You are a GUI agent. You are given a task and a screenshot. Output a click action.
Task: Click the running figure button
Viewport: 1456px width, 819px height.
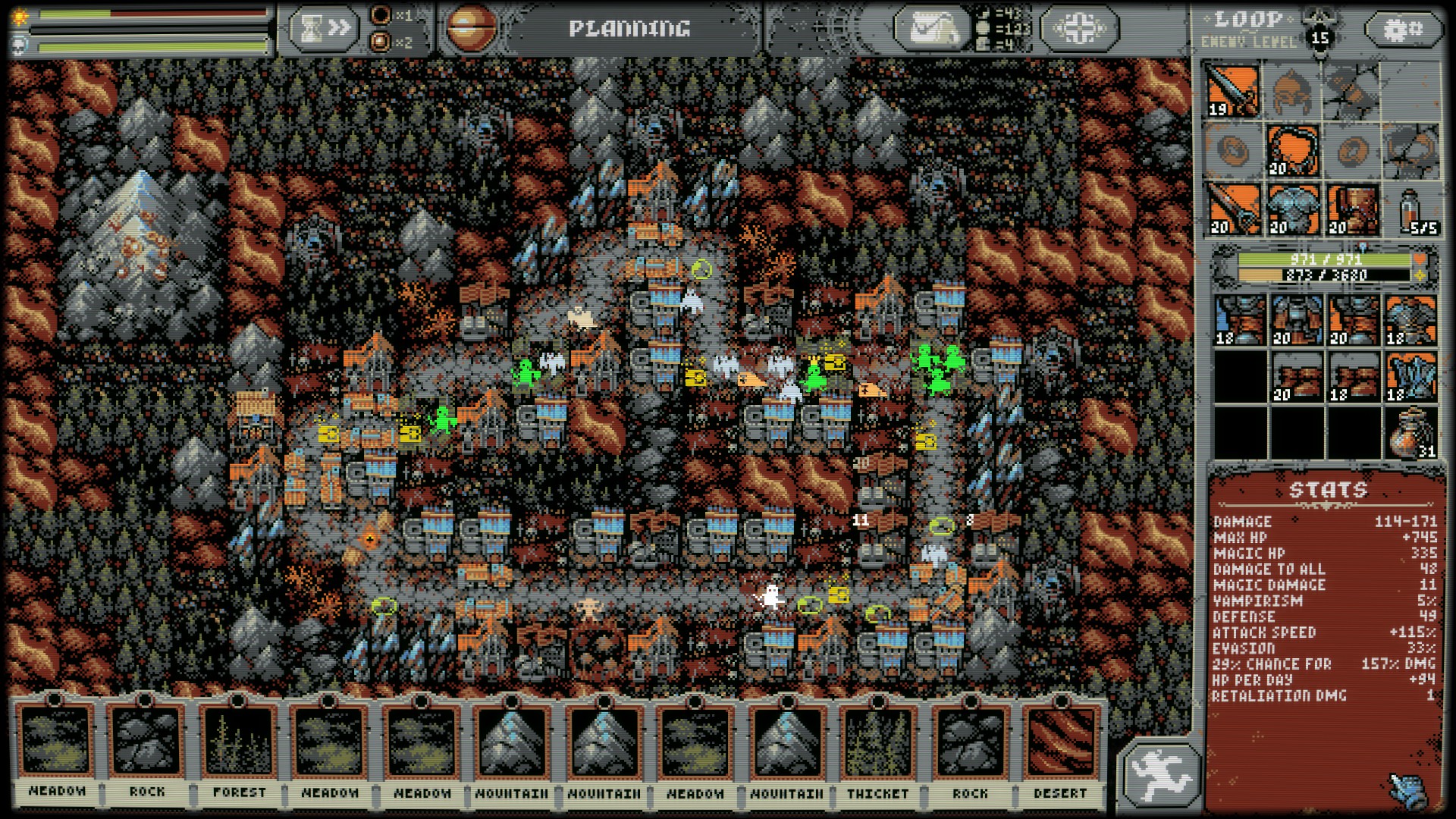point(1159,774)
